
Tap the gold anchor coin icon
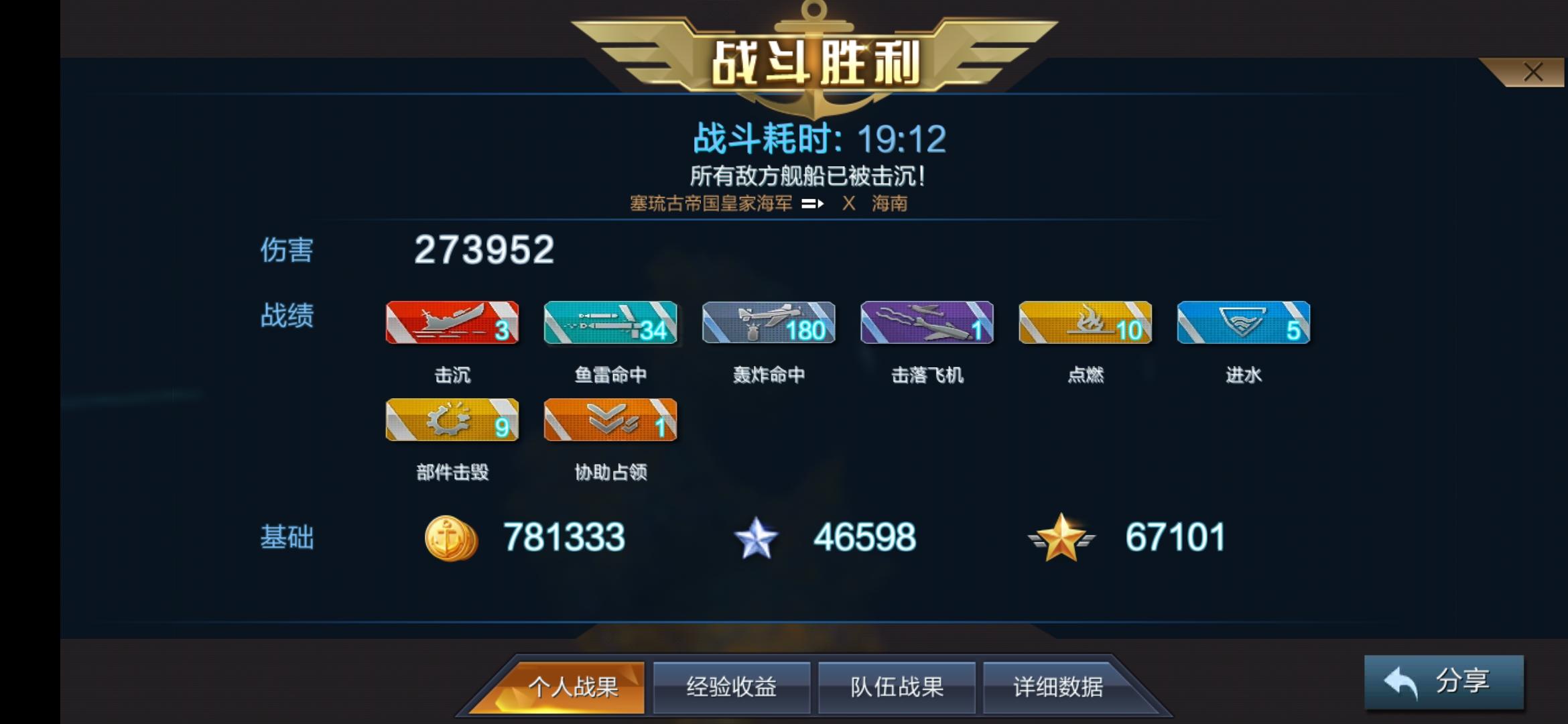[452, 536]
